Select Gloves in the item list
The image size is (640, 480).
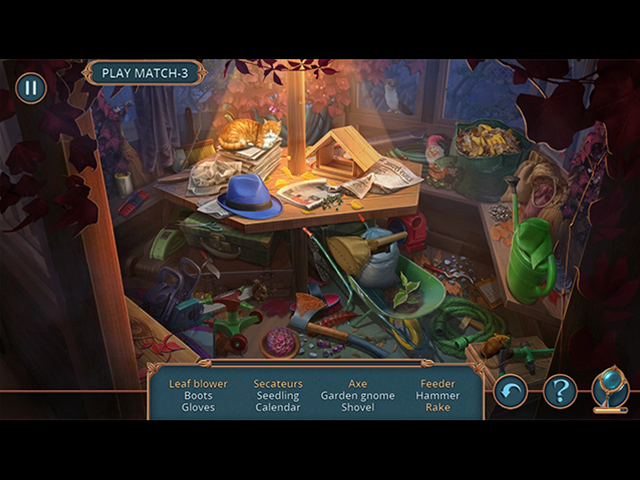coord(198,407)
